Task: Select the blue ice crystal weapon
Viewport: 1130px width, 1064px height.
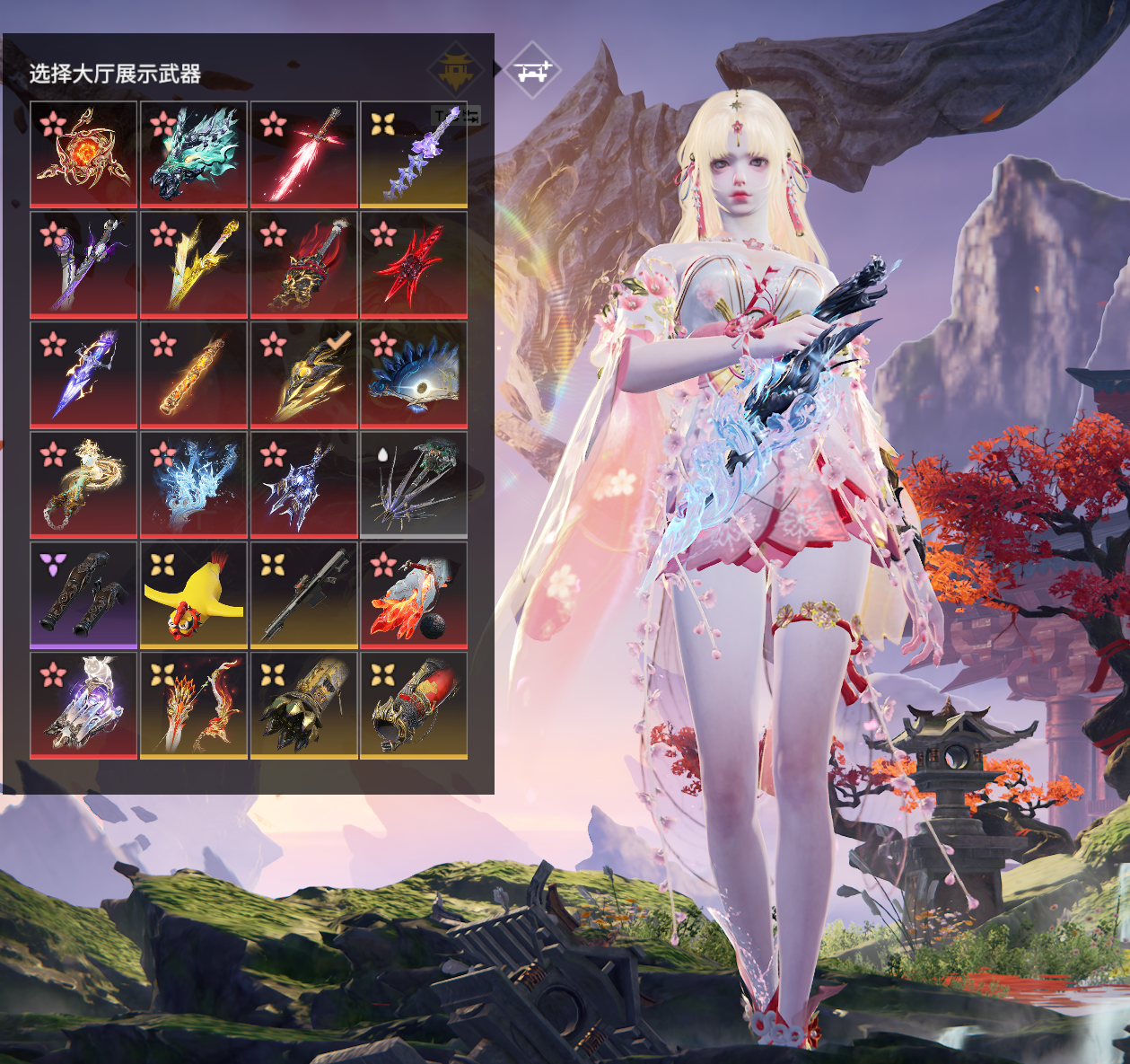Action: point(194,485)
